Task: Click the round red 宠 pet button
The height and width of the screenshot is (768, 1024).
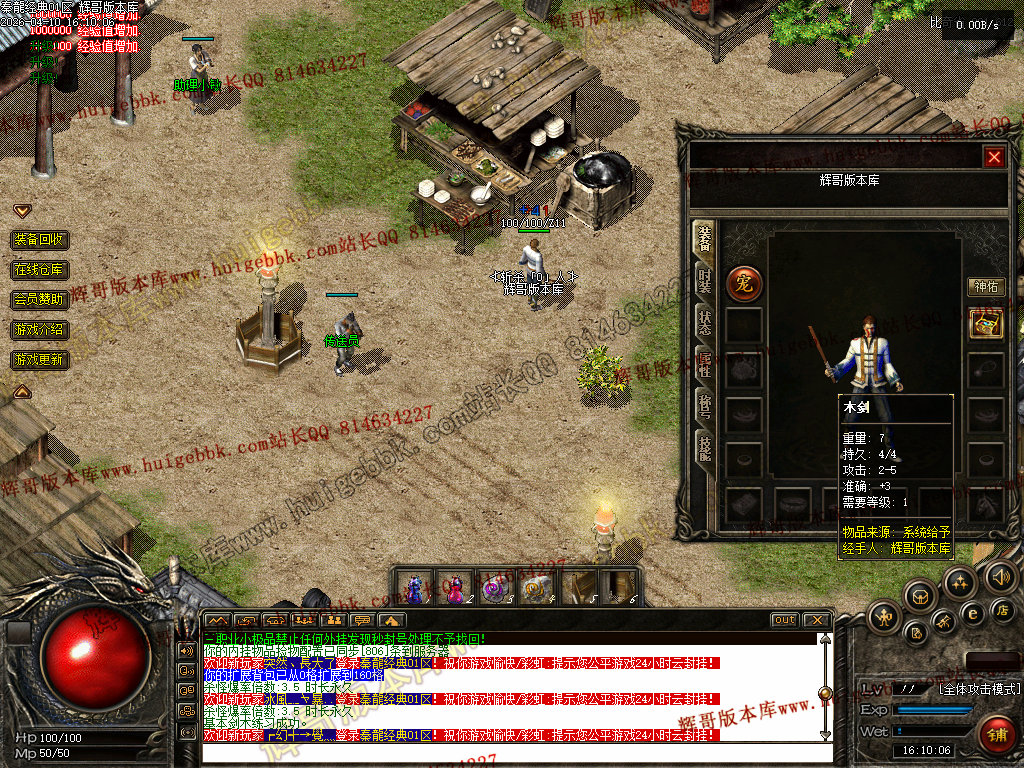Action: click(x=743, y=283)
